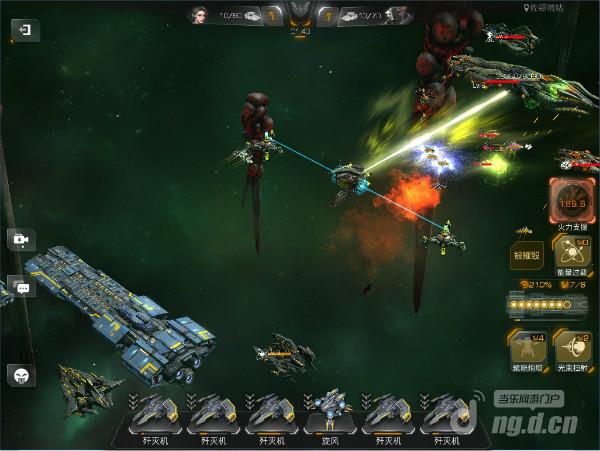
Task: Click the skull mask icon
Action: [21, 375]
